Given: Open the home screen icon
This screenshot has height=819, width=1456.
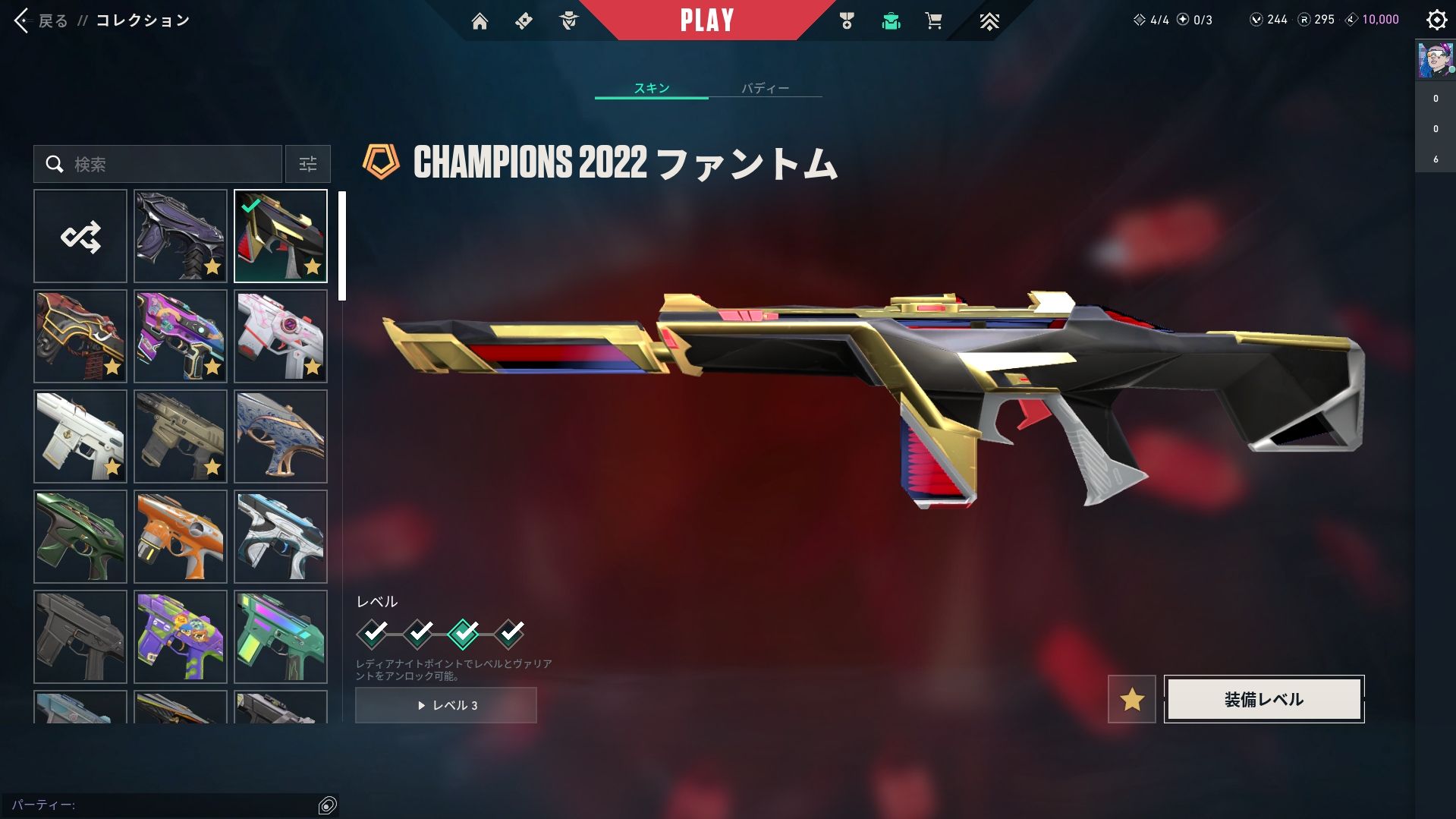Looking at the screenshot, I should click(x=480, y=21).
